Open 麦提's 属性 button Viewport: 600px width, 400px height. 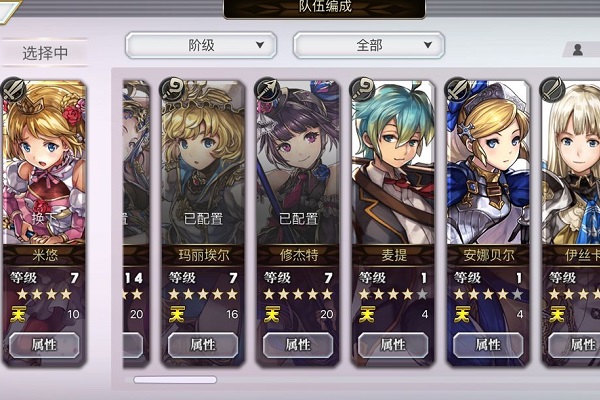[x=393, y=345]
